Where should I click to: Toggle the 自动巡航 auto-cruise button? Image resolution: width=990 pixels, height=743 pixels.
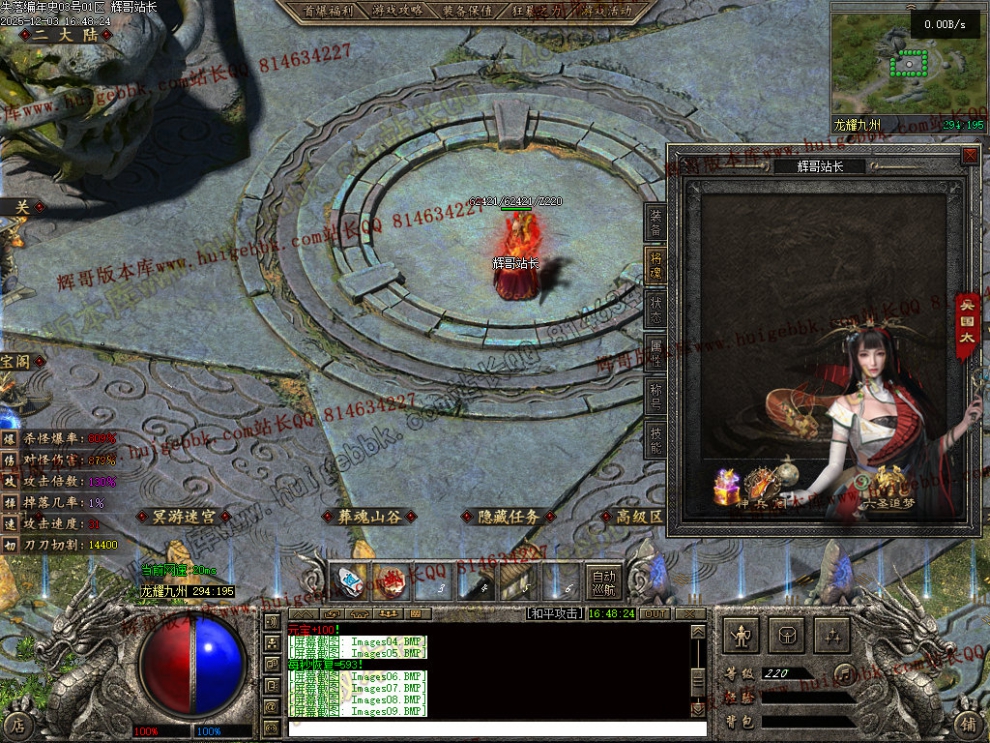tap(604, 582)
